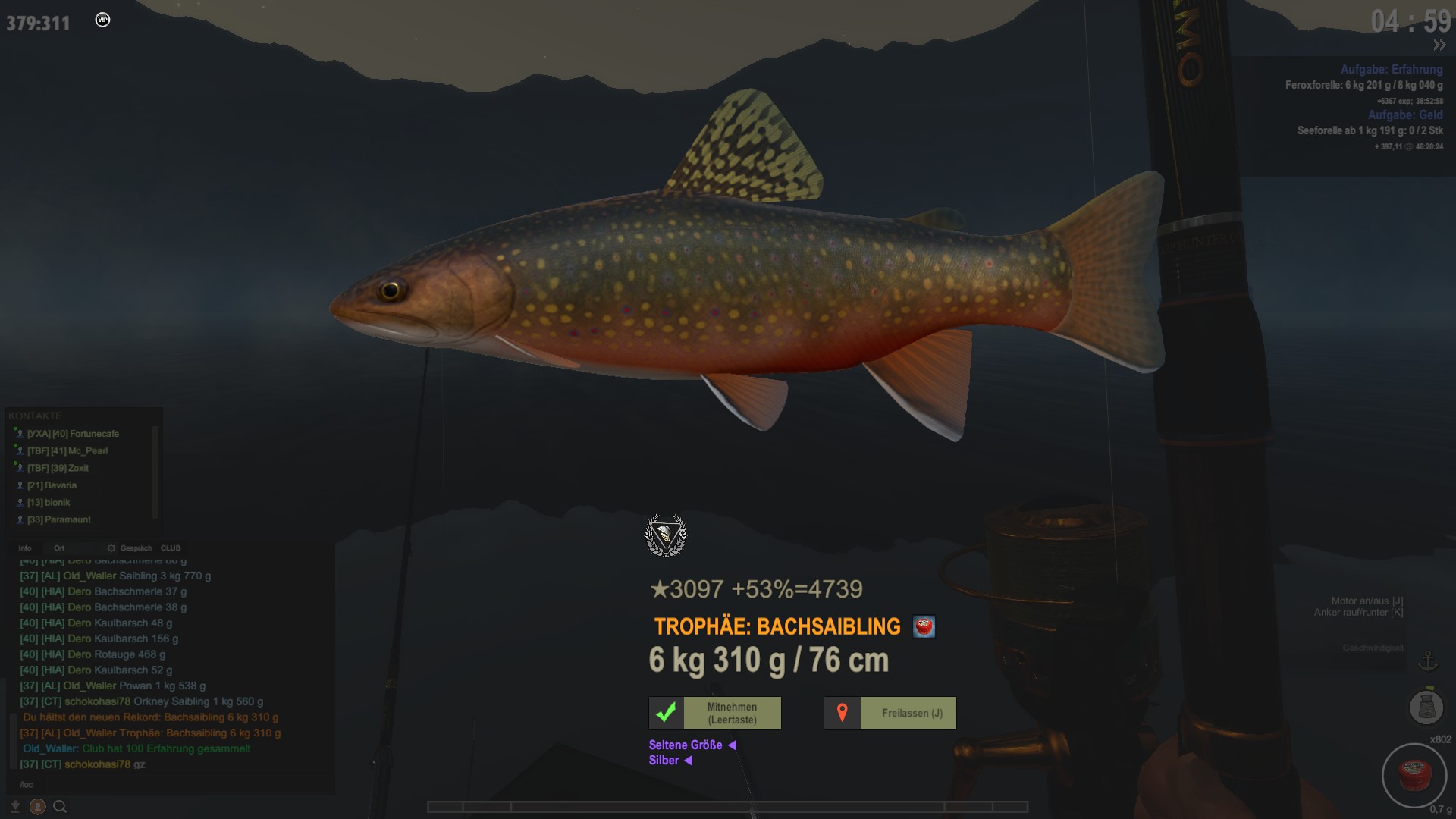Viewport: 1456px width, 819px height.
Task: Collapse the task panel with double arrows
Action: (x=1439, y=45)
